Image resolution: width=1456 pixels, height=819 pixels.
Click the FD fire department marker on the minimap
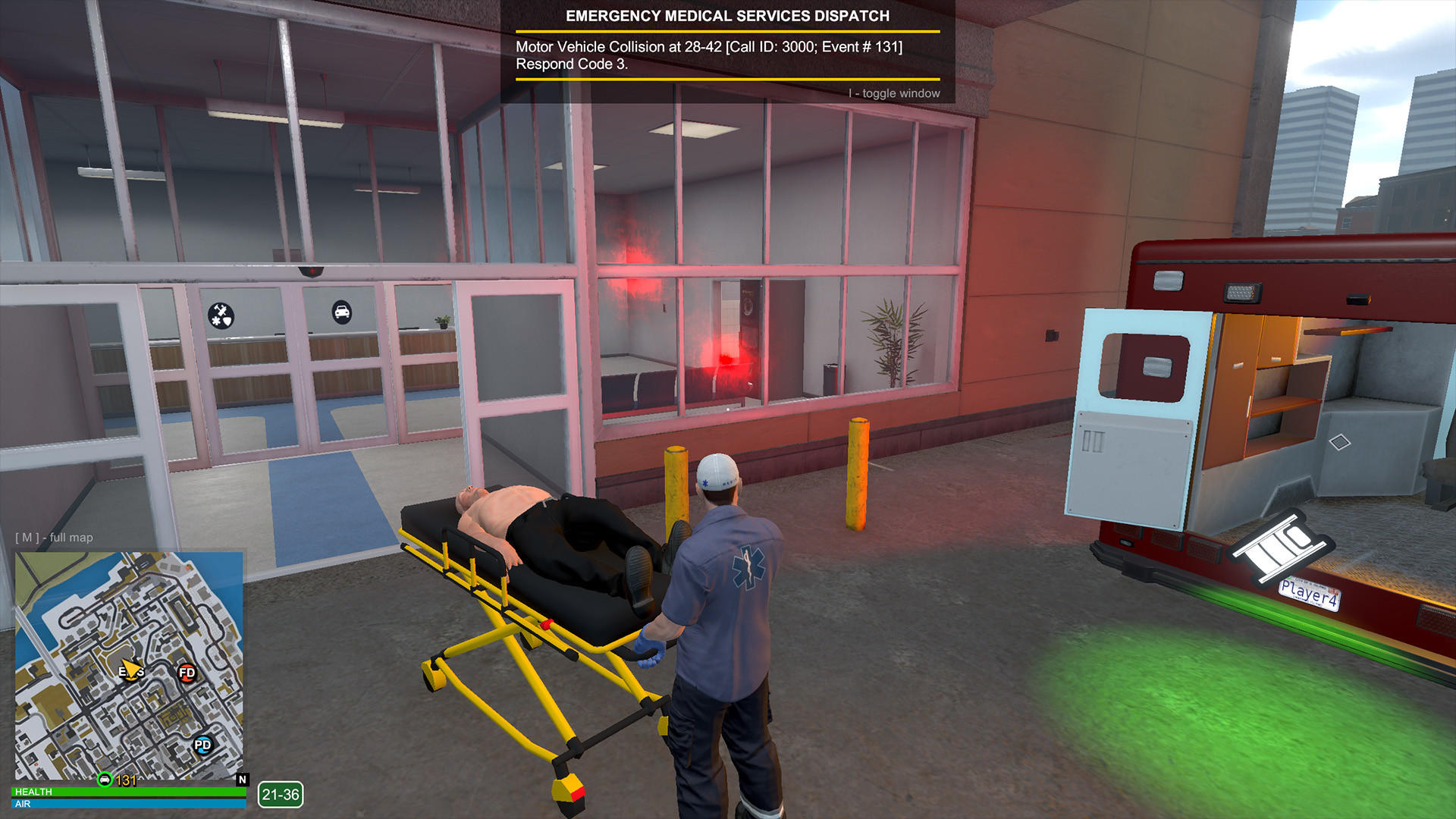pyautogui.click(x=187, y=674)
